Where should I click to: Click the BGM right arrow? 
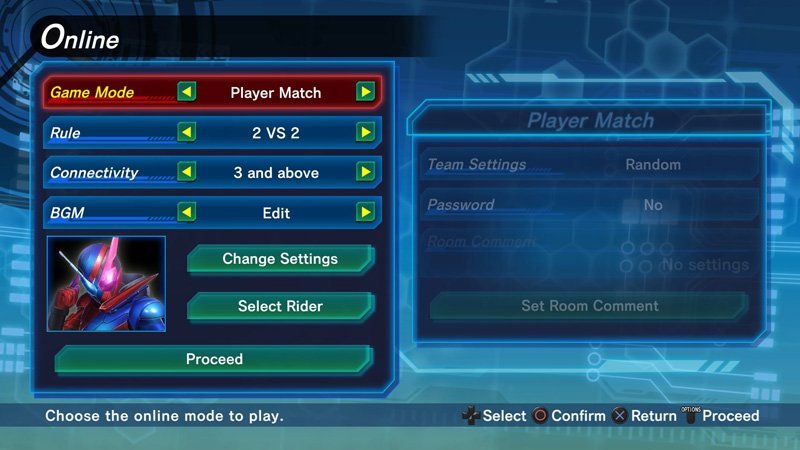pyautogui.click(x=366, y=212)
